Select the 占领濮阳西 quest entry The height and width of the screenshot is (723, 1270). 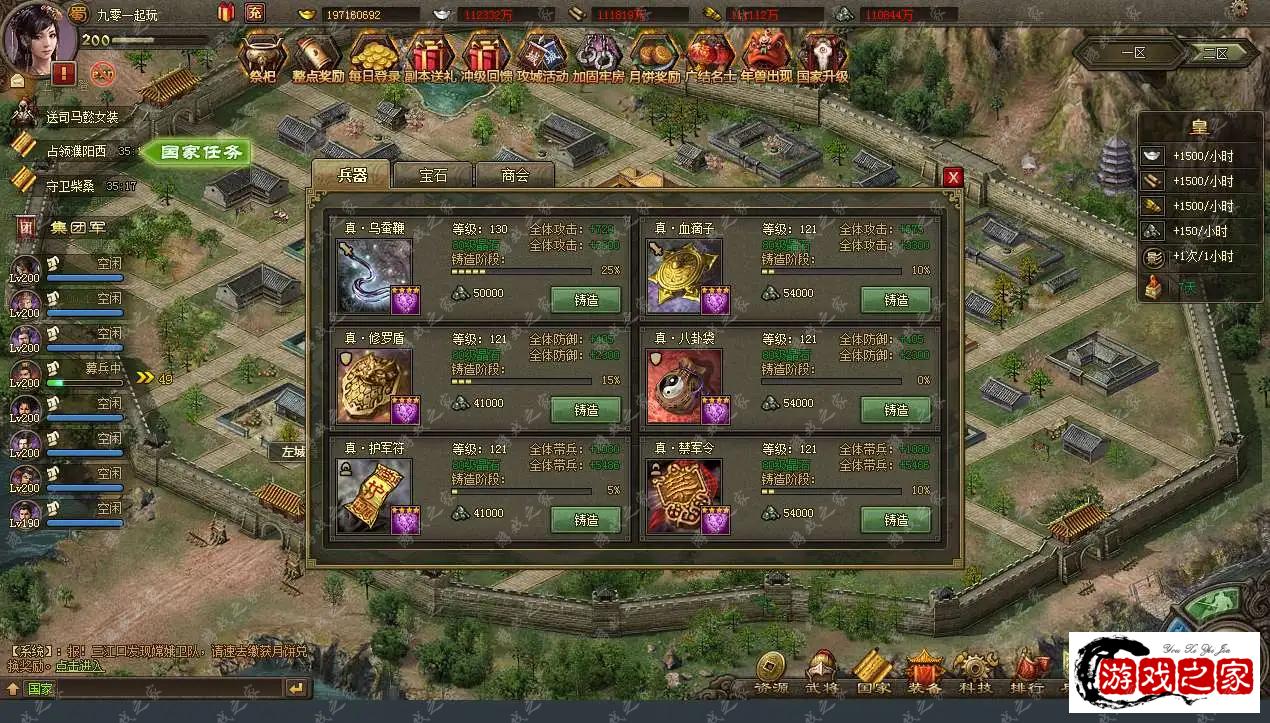pyautogui.click(x=76, y=151)
